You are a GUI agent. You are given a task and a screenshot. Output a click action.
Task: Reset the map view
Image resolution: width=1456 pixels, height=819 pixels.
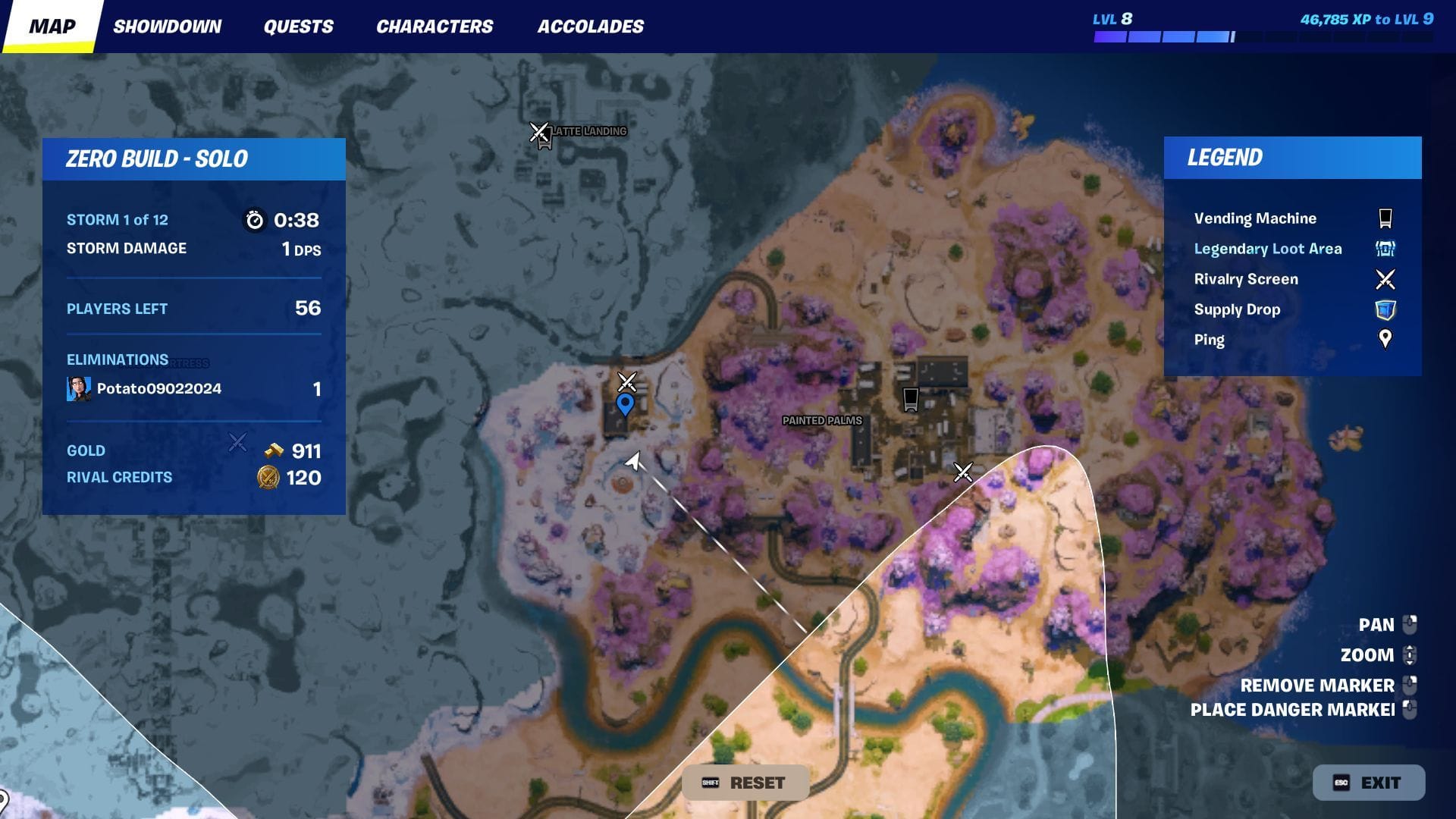point(745,783)
